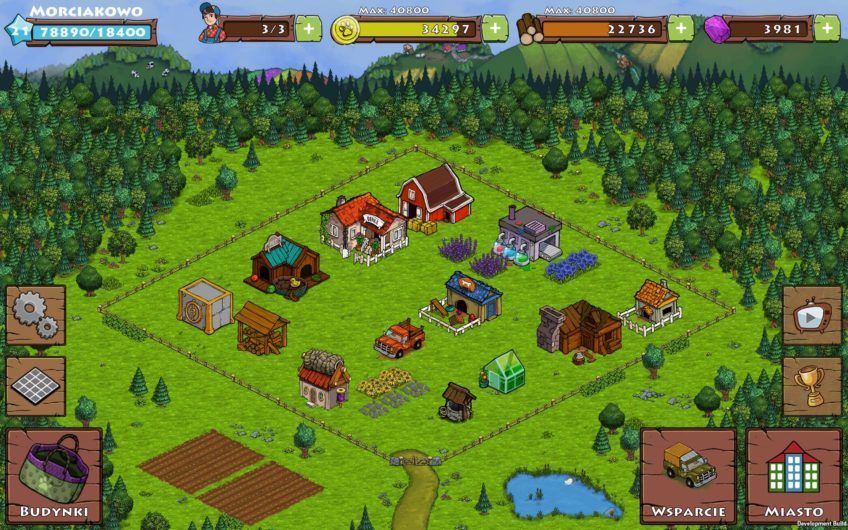The height and width of the screenshot is (530, 848).
Task: Add more workers with the plus button
Action: click(x=308, y=28)
